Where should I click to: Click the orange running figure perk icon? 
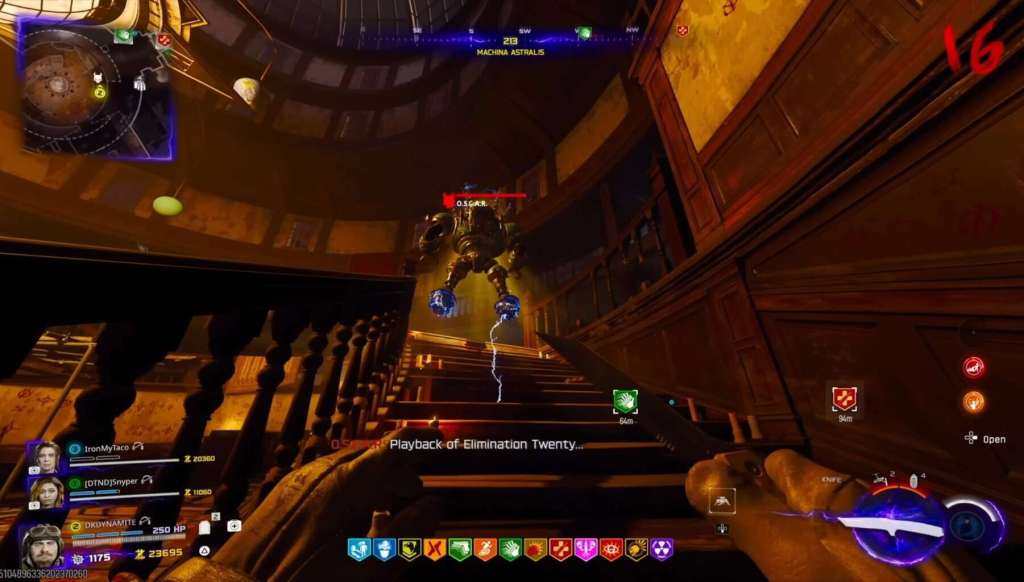[485, 549]
